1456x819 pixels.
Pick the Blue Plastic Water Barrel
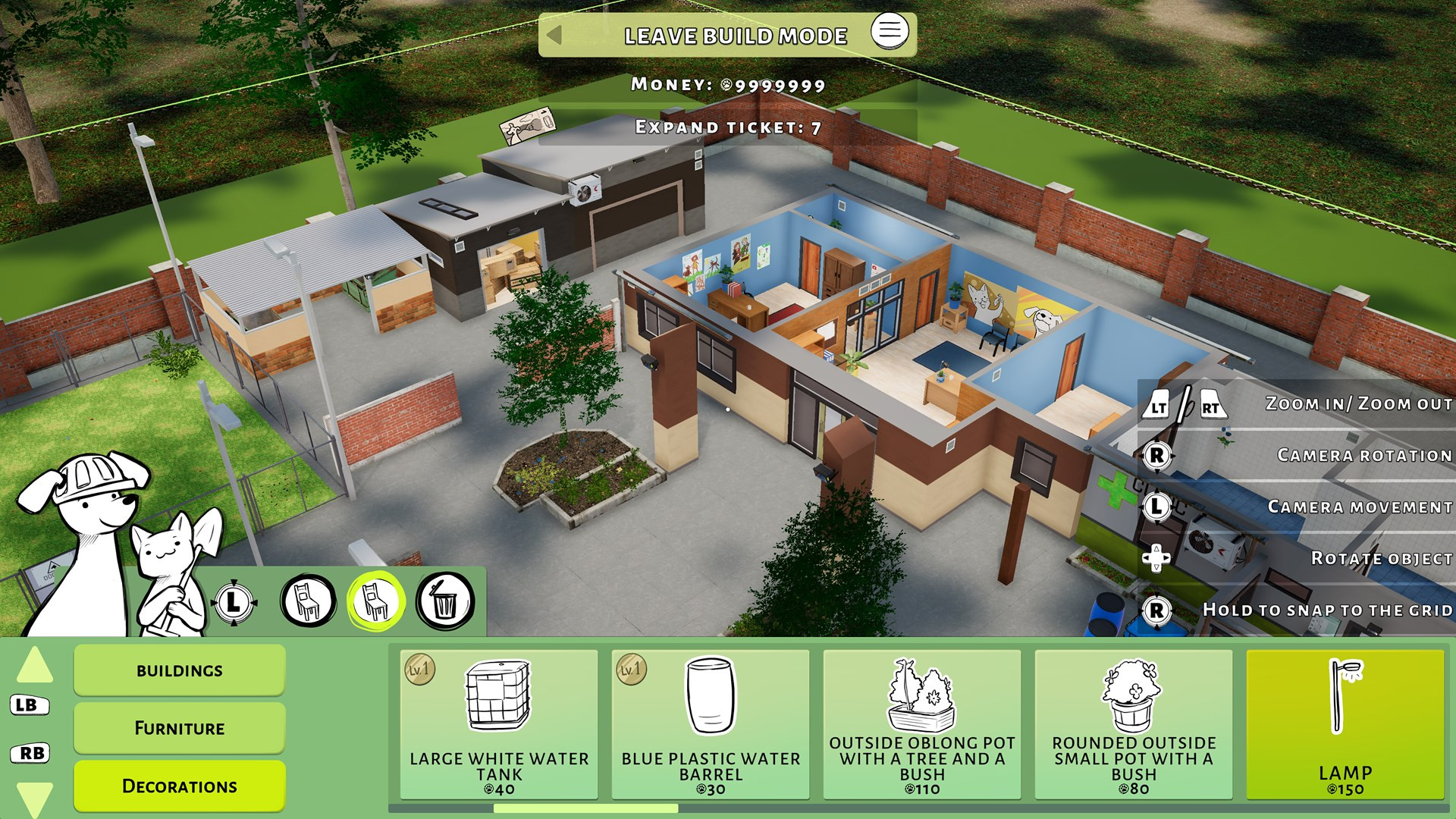[711, 724]
